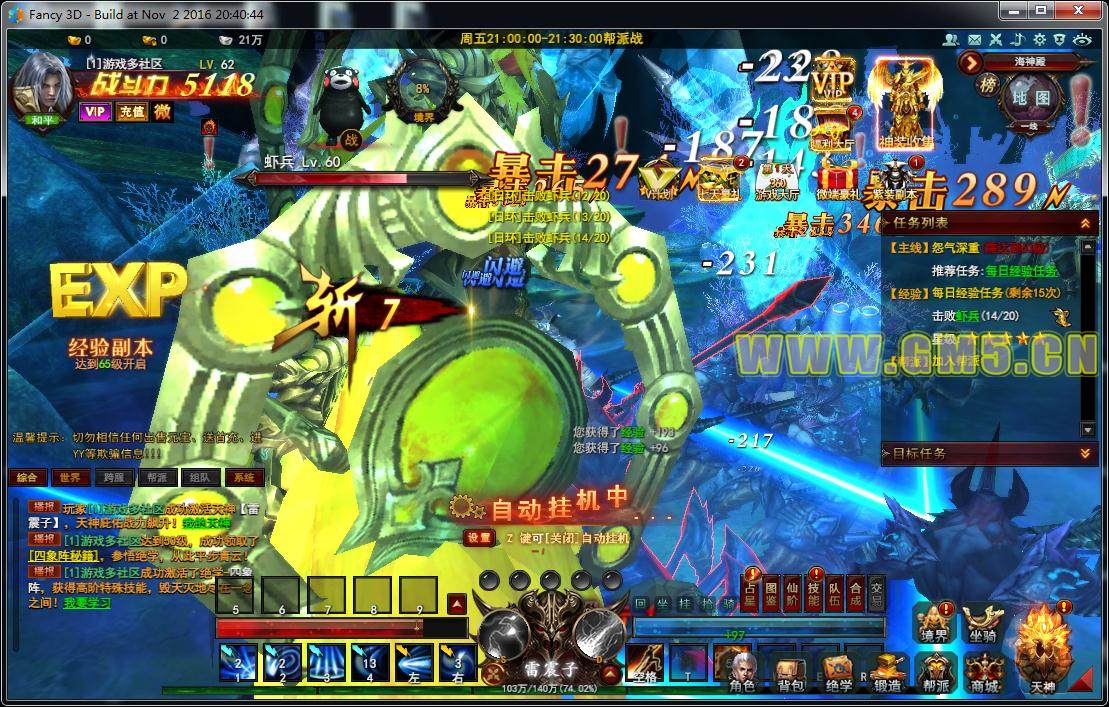
Task: Open the 背包 backpack
Action: [789, 672]
